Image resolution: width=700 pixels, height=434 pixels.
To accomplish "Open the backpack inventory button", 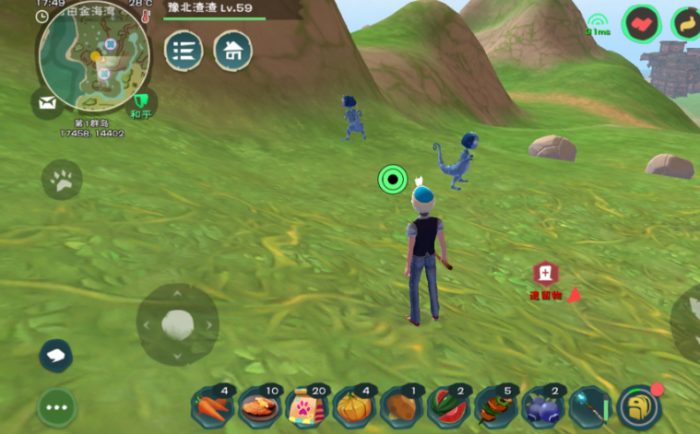I will (637, 406).
